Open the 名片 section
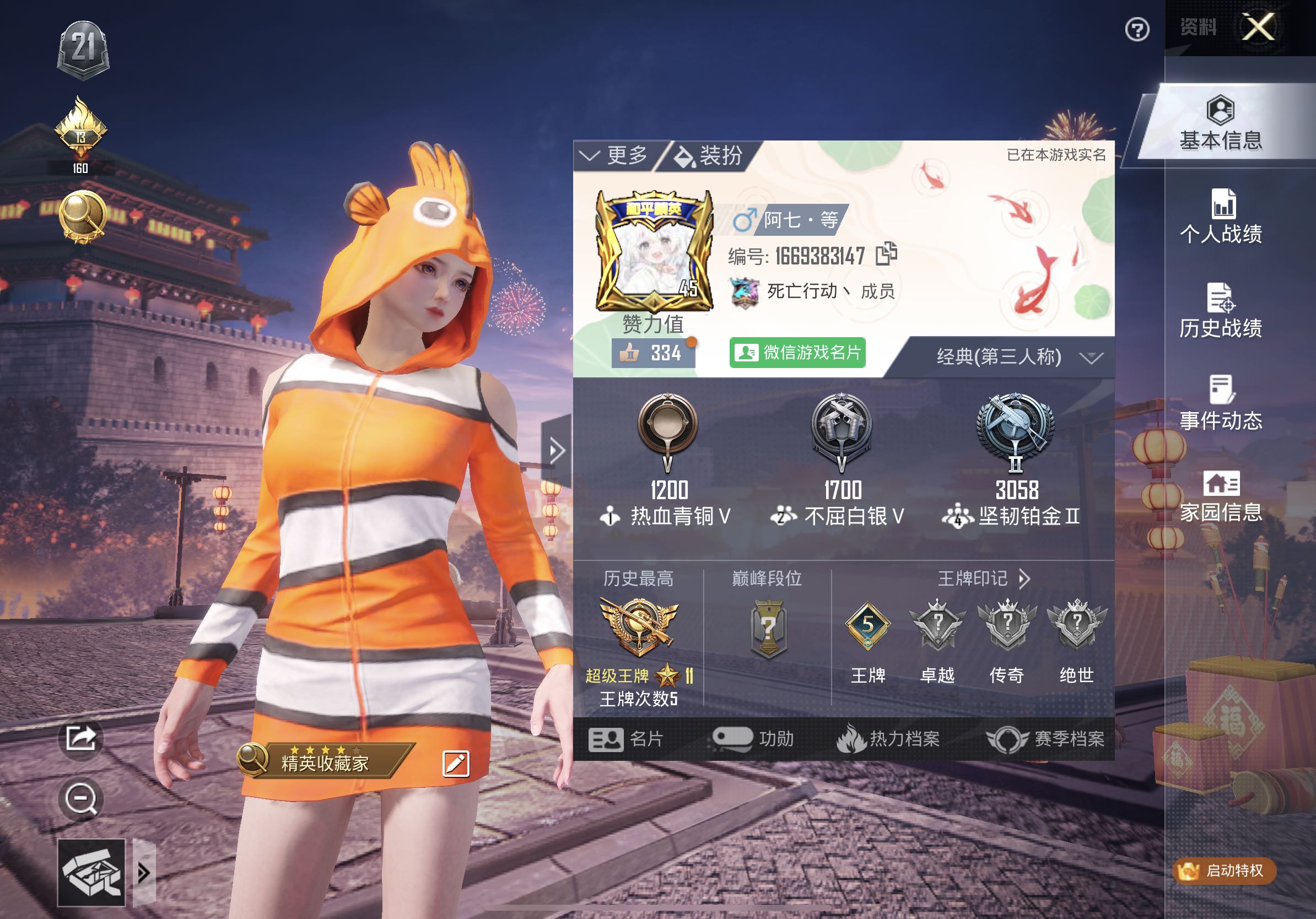Screen dimensions: 1316x919 point(627,739)
